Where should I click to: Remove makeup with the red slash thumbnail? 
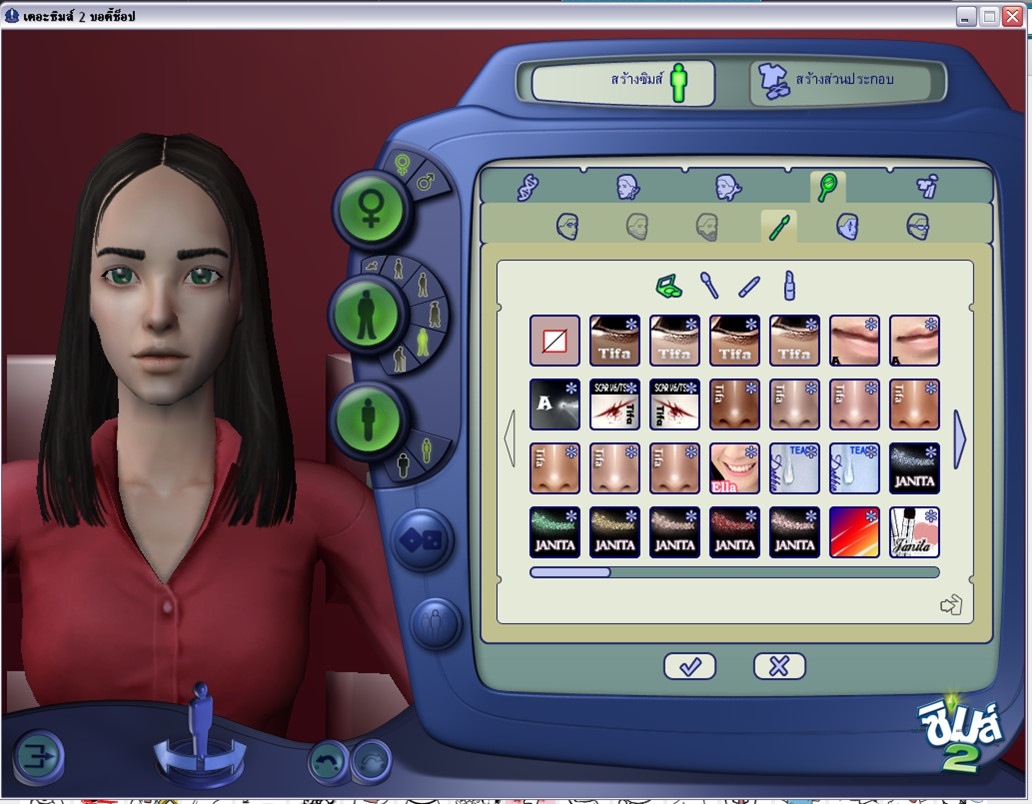(554, 341)
